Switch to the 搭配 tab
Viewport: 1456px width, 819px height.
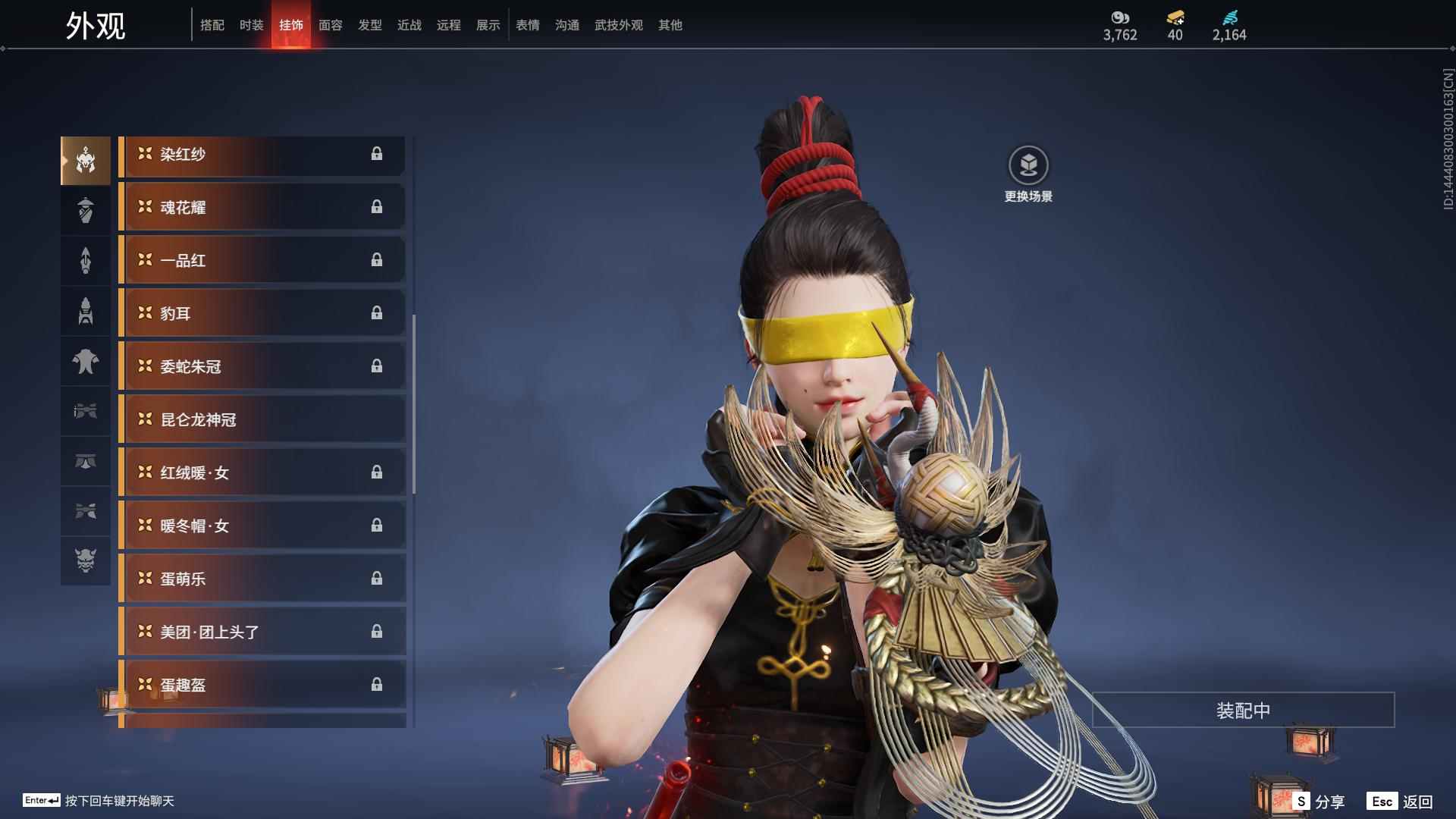pyautogui.click(x=212, y=25)
